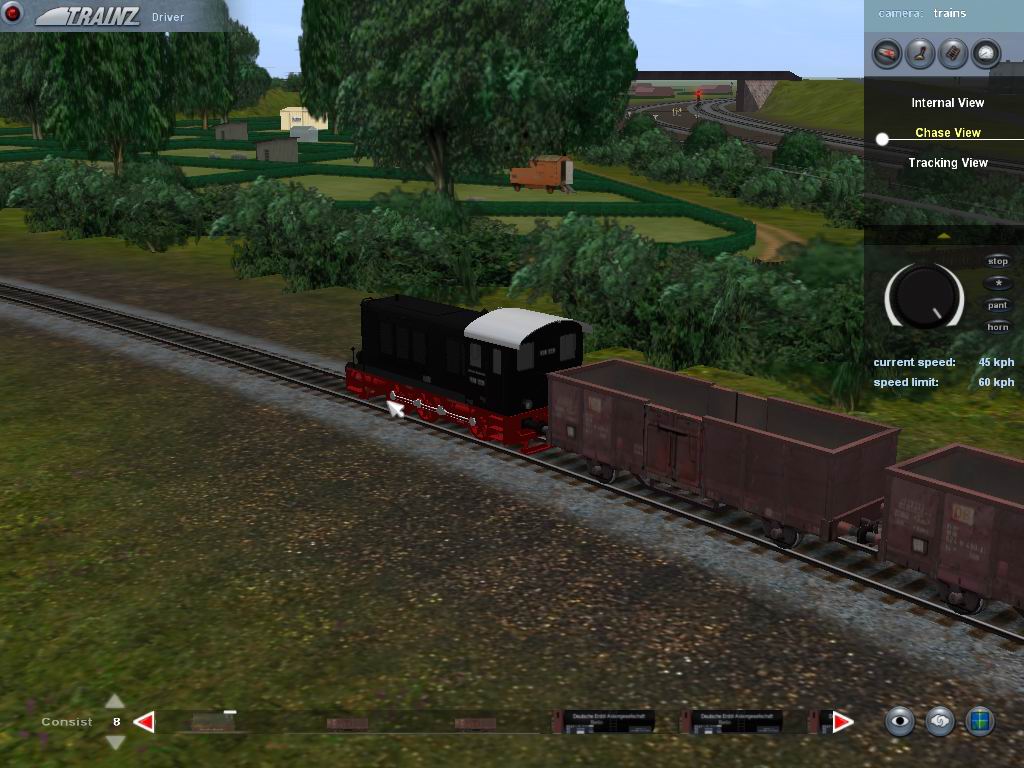Image resolution: width=1024 pixels, height=768 pixels.
Task: Advance consist list with red right arrow
Action: (x=843, y=722)
